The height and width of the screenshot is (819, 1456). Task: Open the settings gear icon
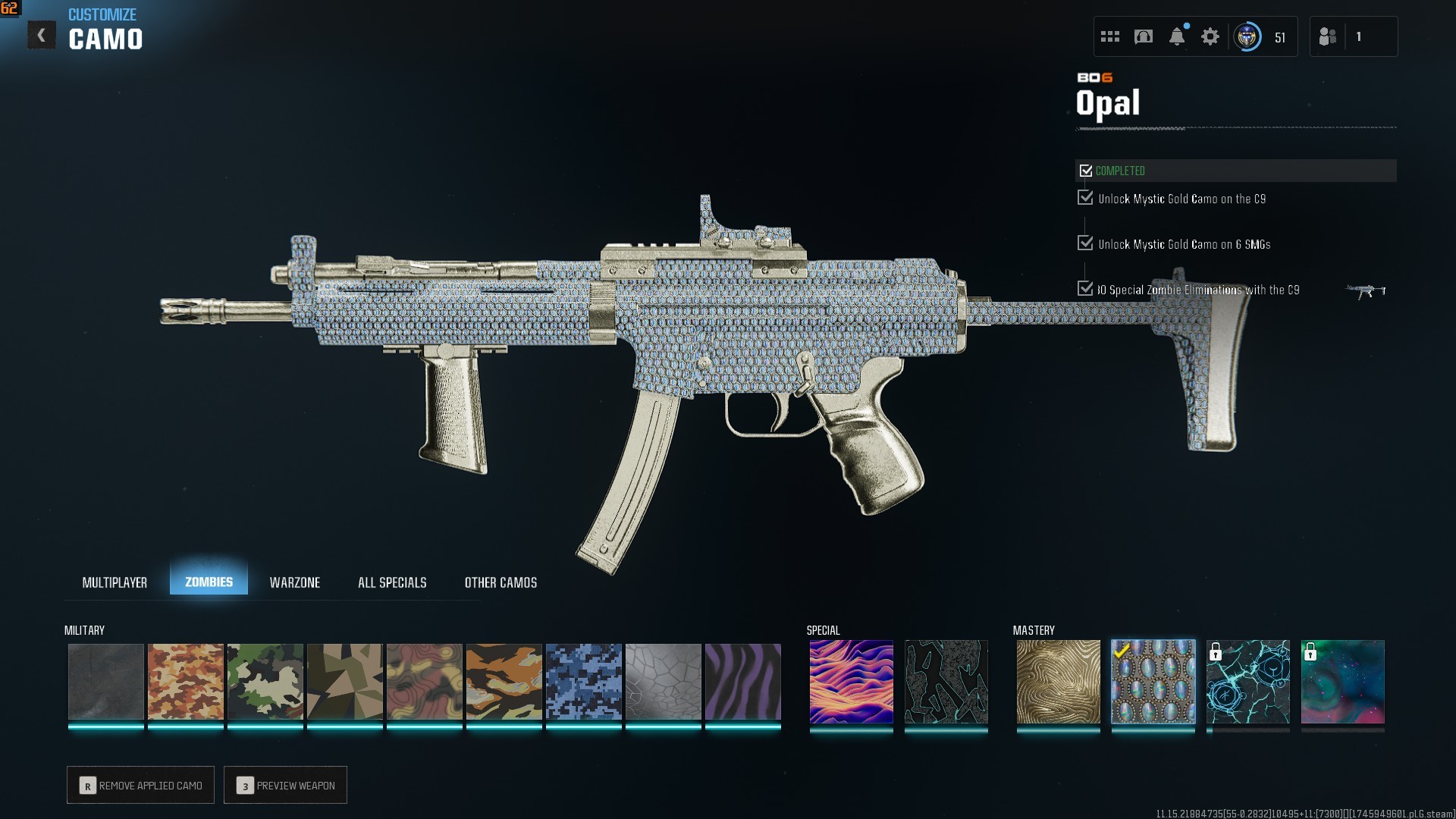pos(1210,36)
